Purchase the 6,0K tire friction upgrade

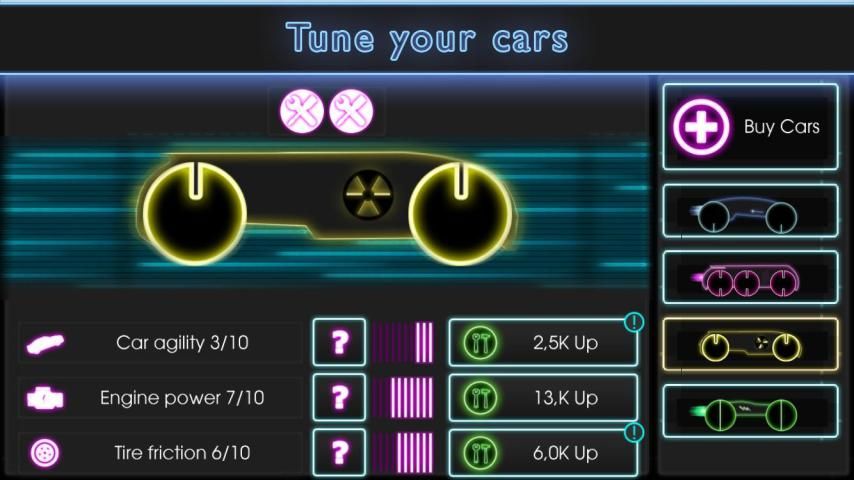coord(543,452)
